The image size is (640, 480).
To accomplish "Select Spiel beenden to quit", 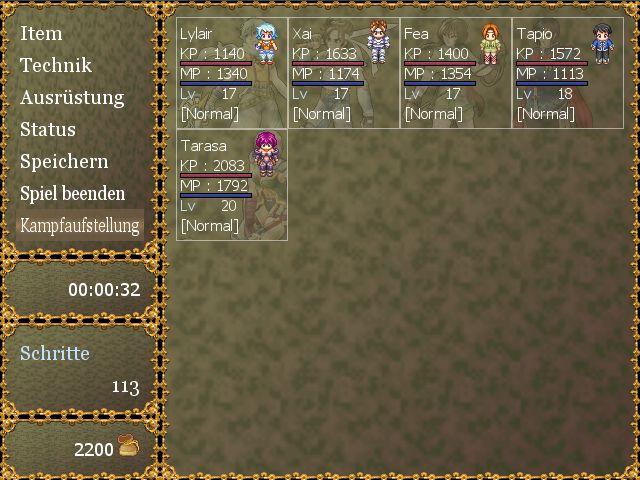I will click(73, 193).
